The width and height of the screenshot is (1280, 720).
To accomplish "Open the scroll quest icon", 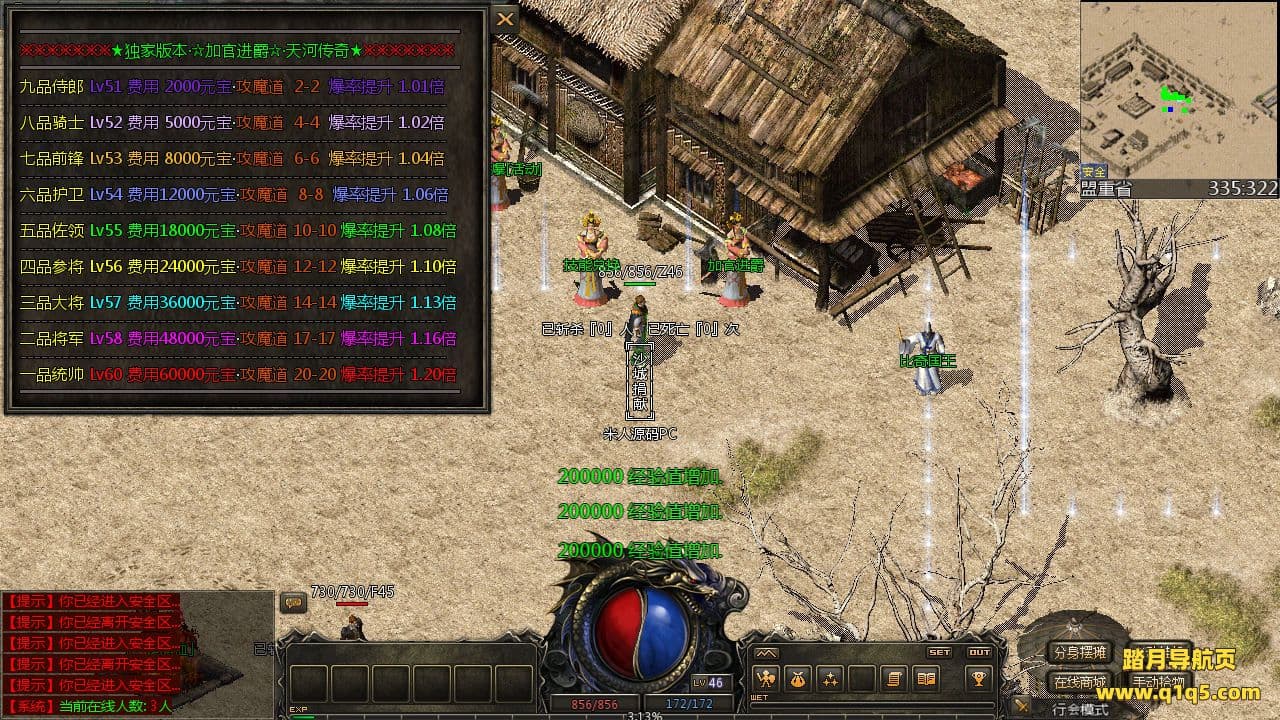I will point(894,679).
